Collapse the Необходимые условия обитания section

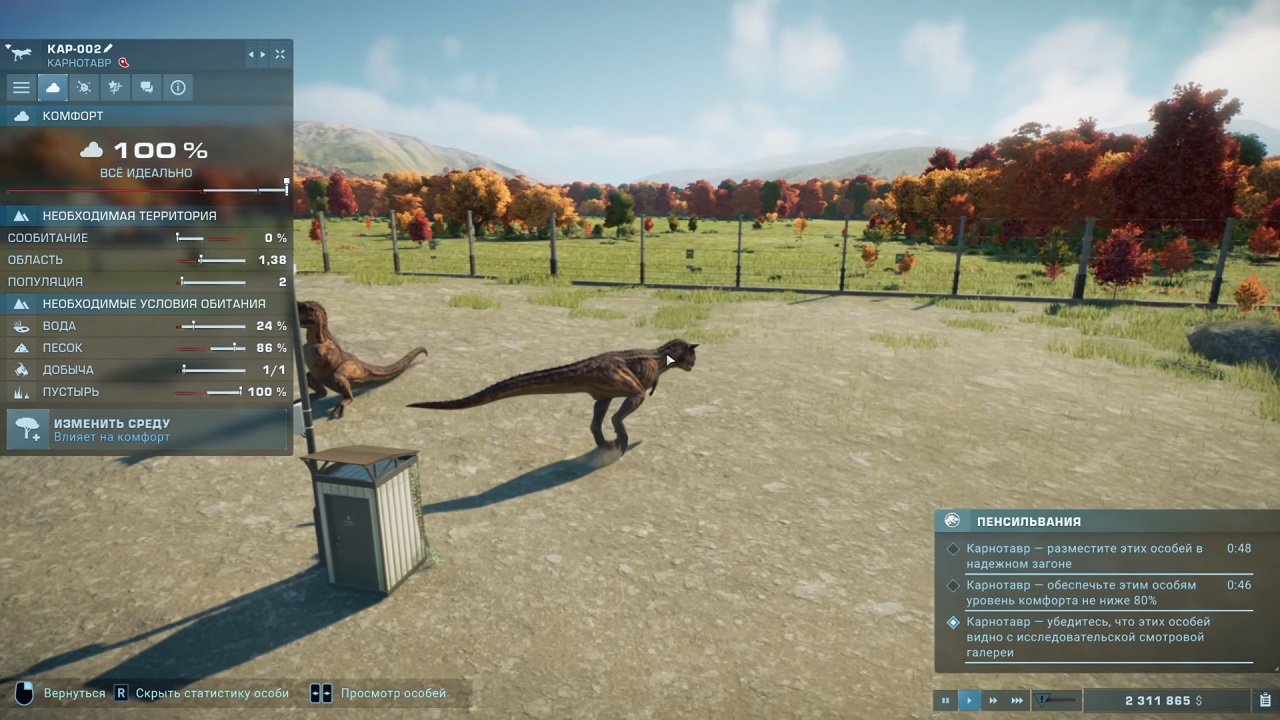(x=20, y=304)
